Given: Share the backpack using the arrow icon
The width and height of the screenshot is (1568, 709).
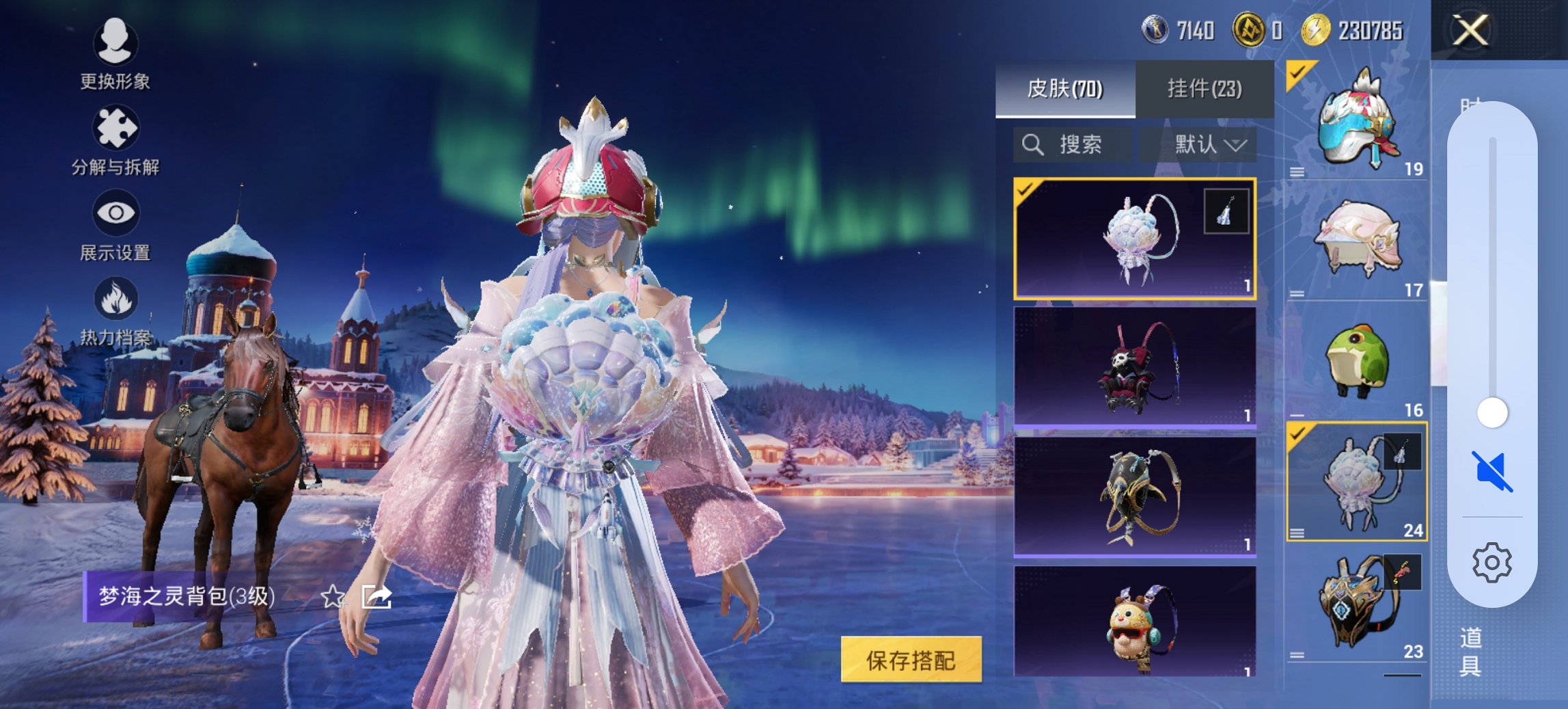Looking at the screenshot, I should point(376,597).
